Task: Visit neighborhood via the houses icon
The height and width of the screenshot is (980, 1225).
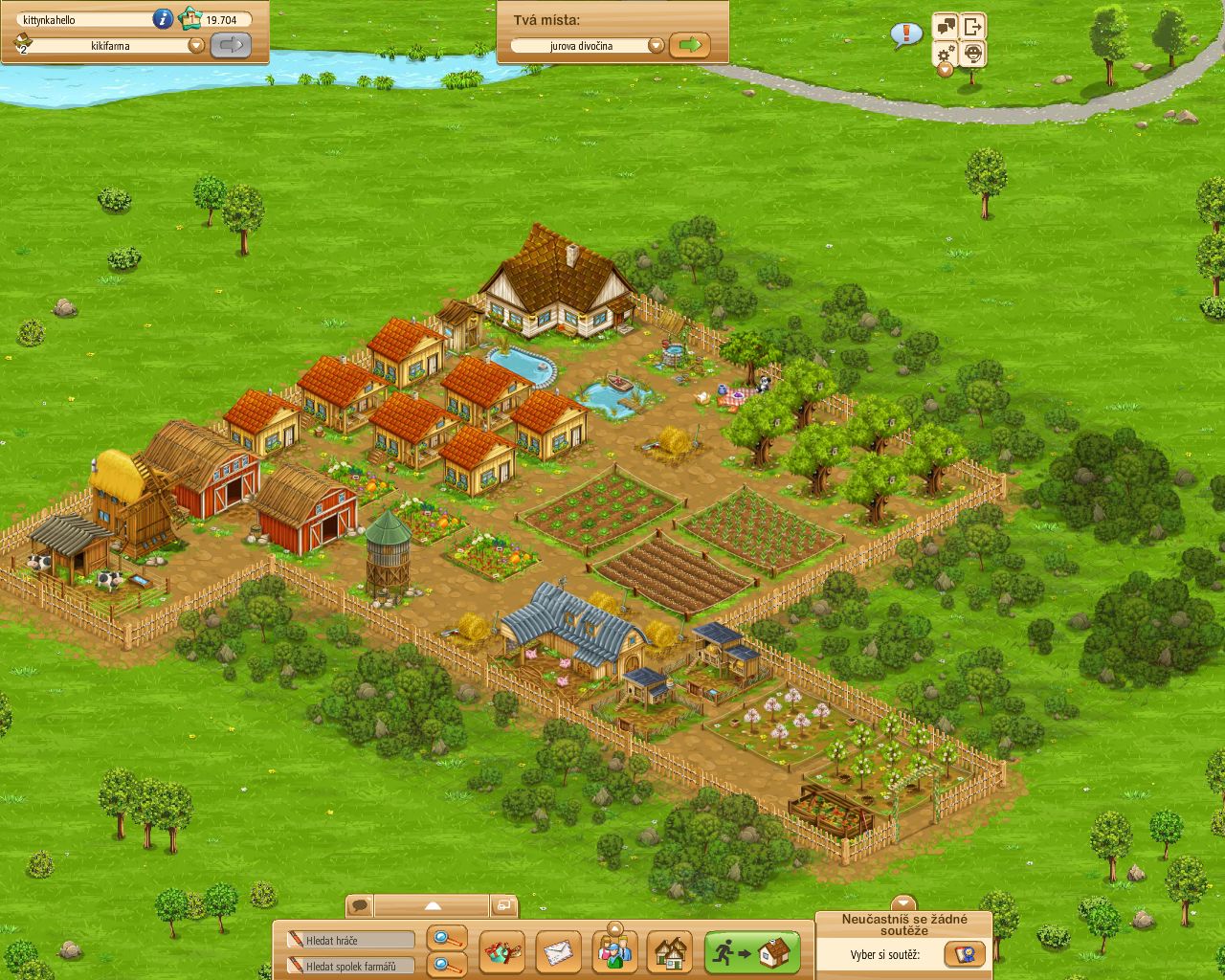Action: [673, 952]
